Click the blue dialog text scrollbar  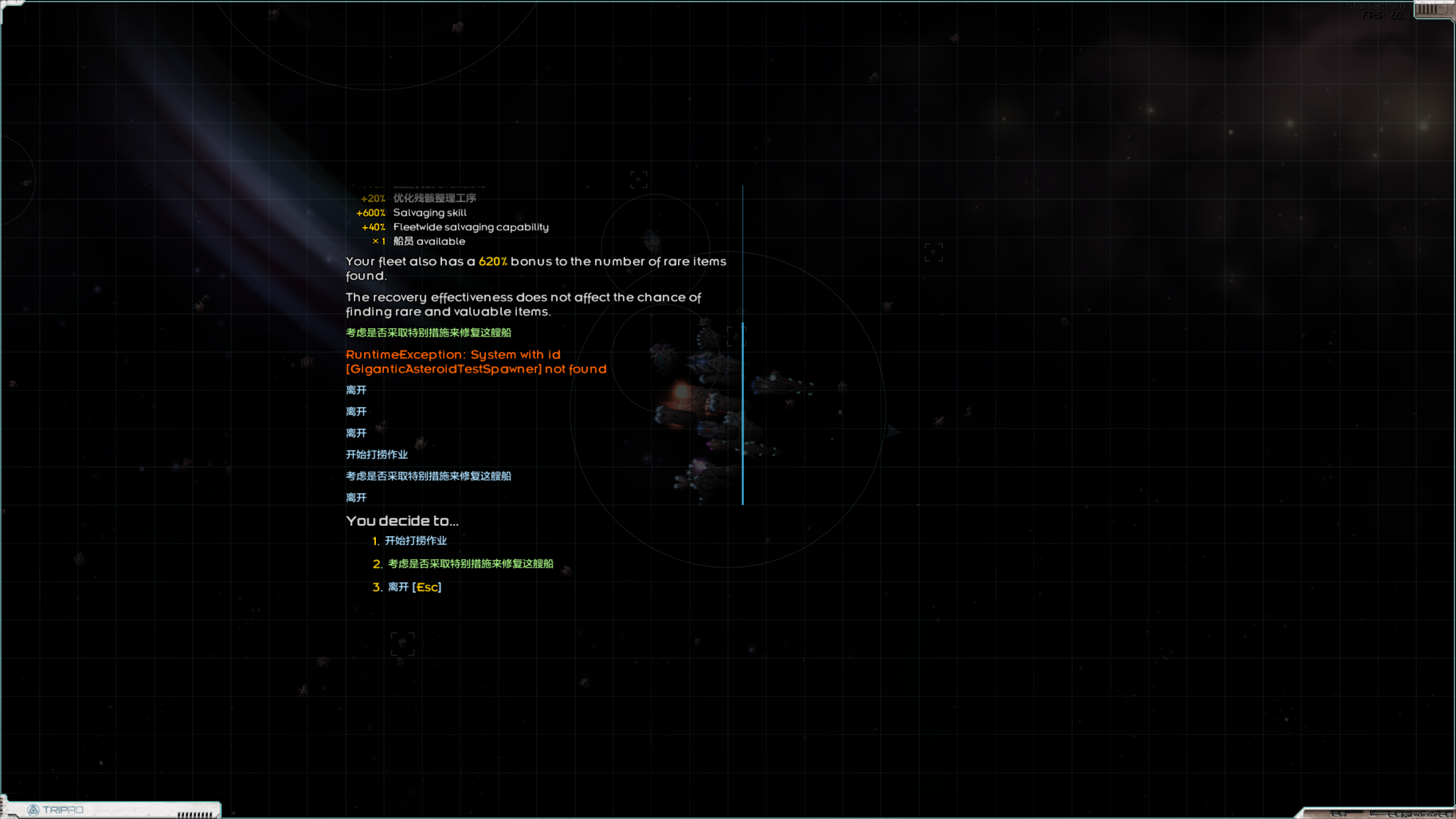point(743,413)
